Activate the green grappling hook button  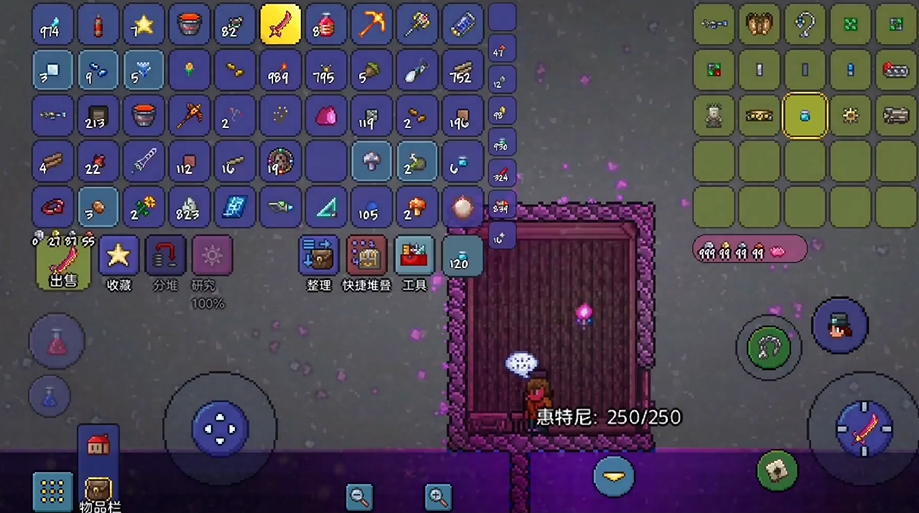pyautogui.click(x=768, y=348)
